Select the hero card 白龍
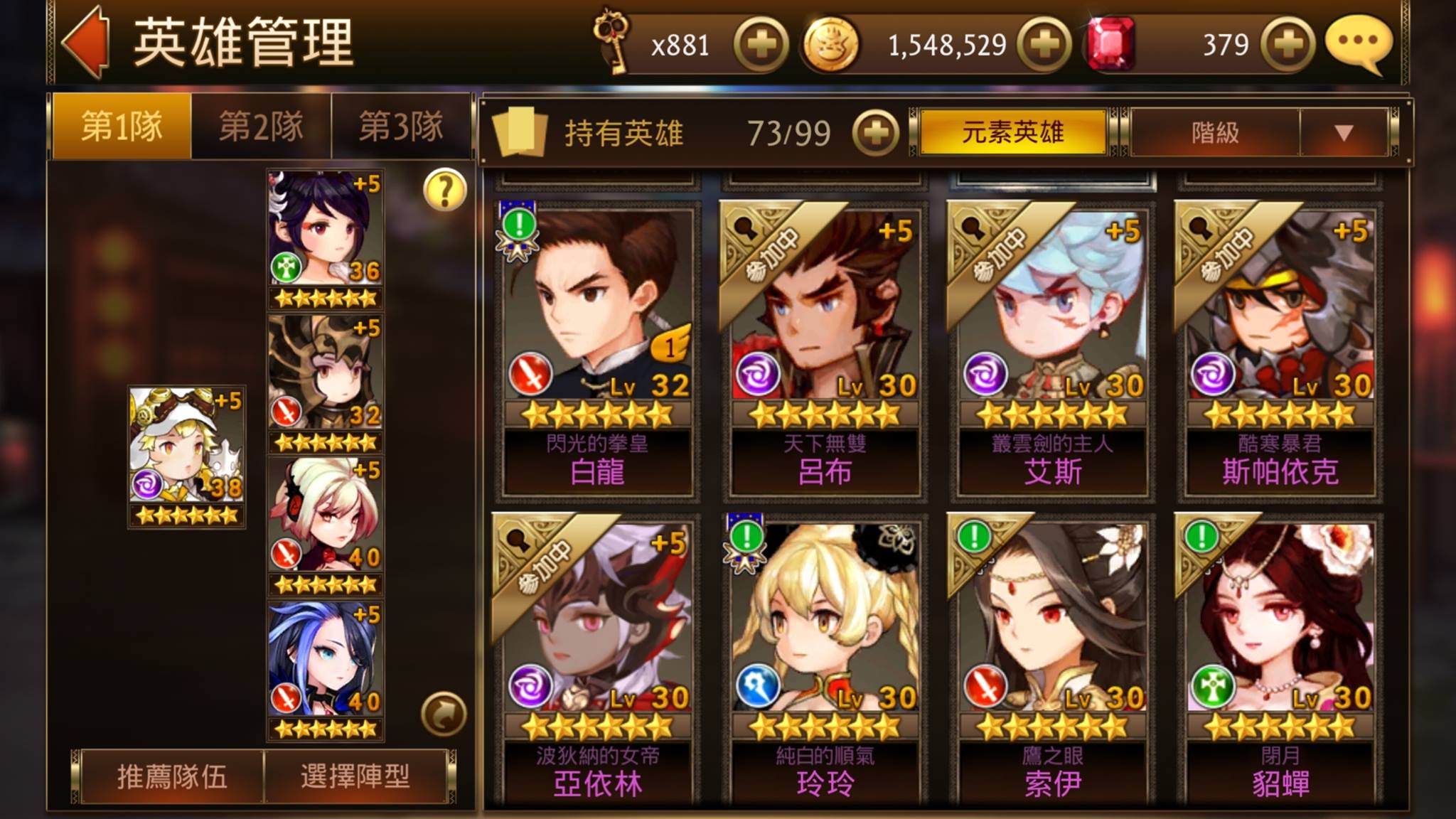The image size is (1456, 819). click(598, 348)
